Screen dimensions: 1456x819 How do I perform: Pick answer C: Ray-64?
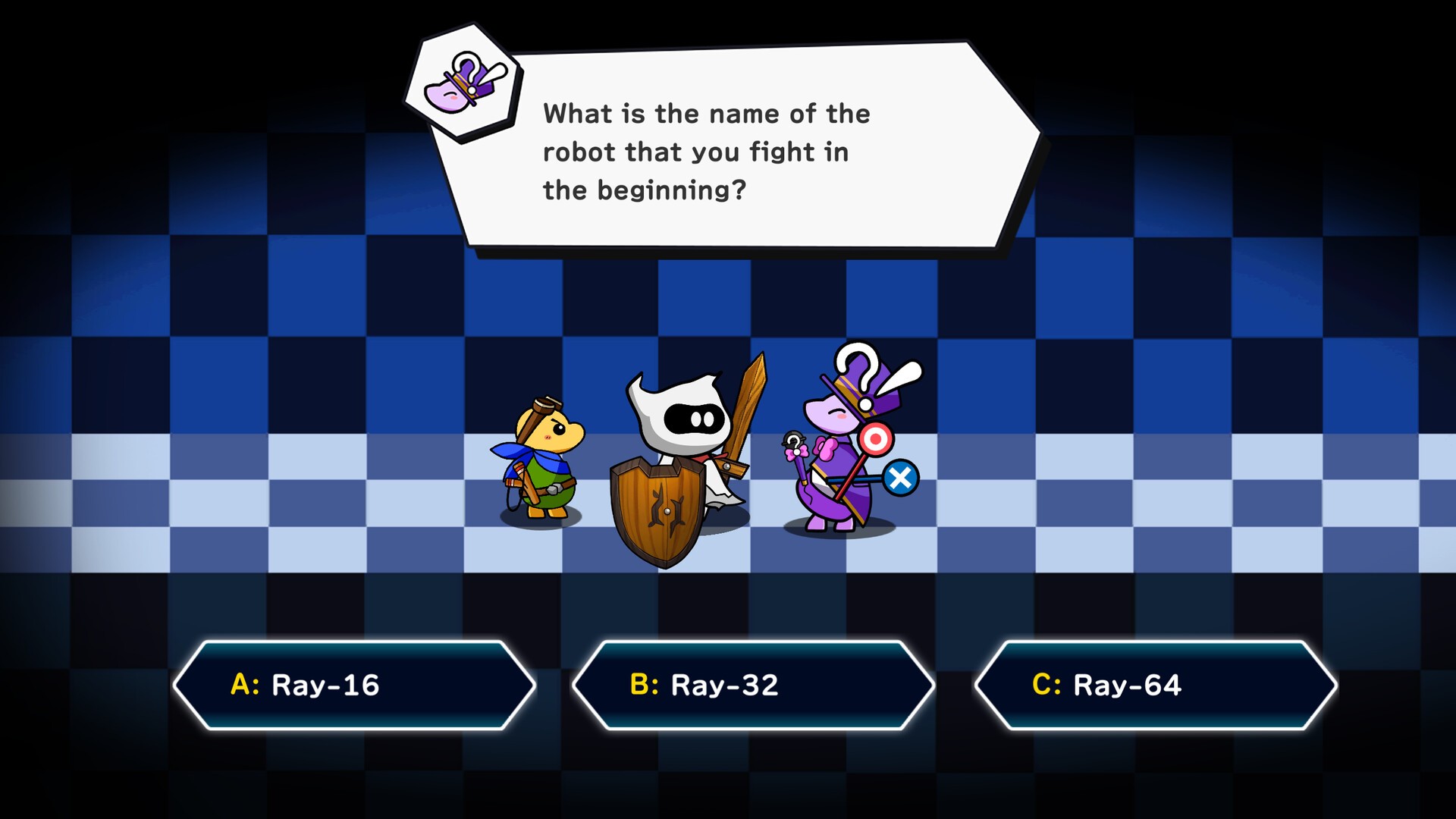click(x=1155, y=685)
